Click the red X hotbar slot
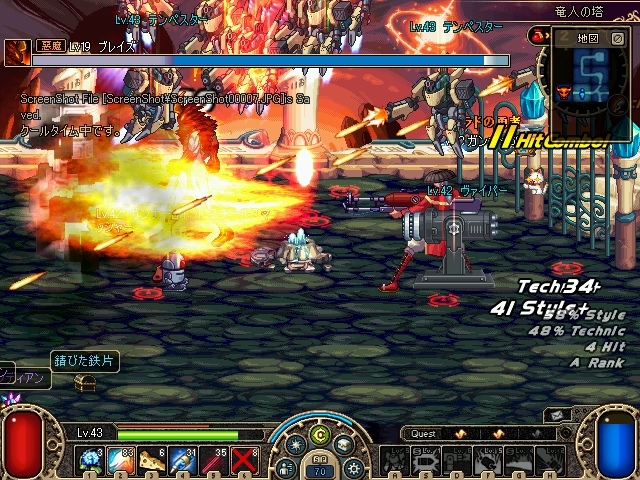Screen dimensions: 640x480 click(x=245, y=460)
